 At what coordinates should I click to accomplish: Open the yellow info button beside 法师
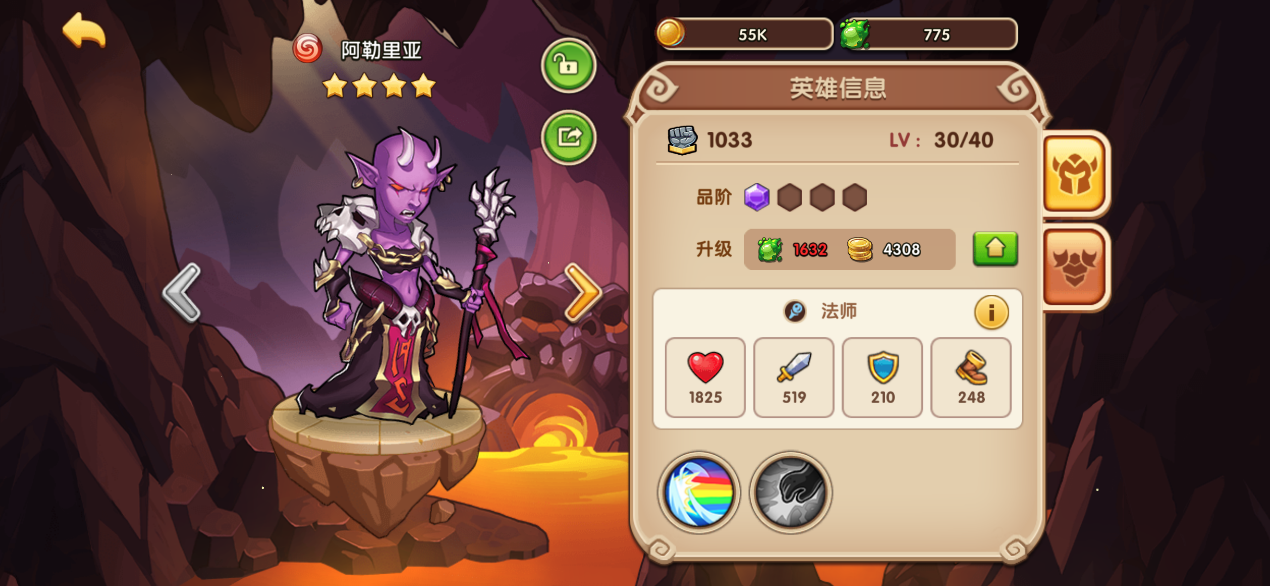pos(991,313)
